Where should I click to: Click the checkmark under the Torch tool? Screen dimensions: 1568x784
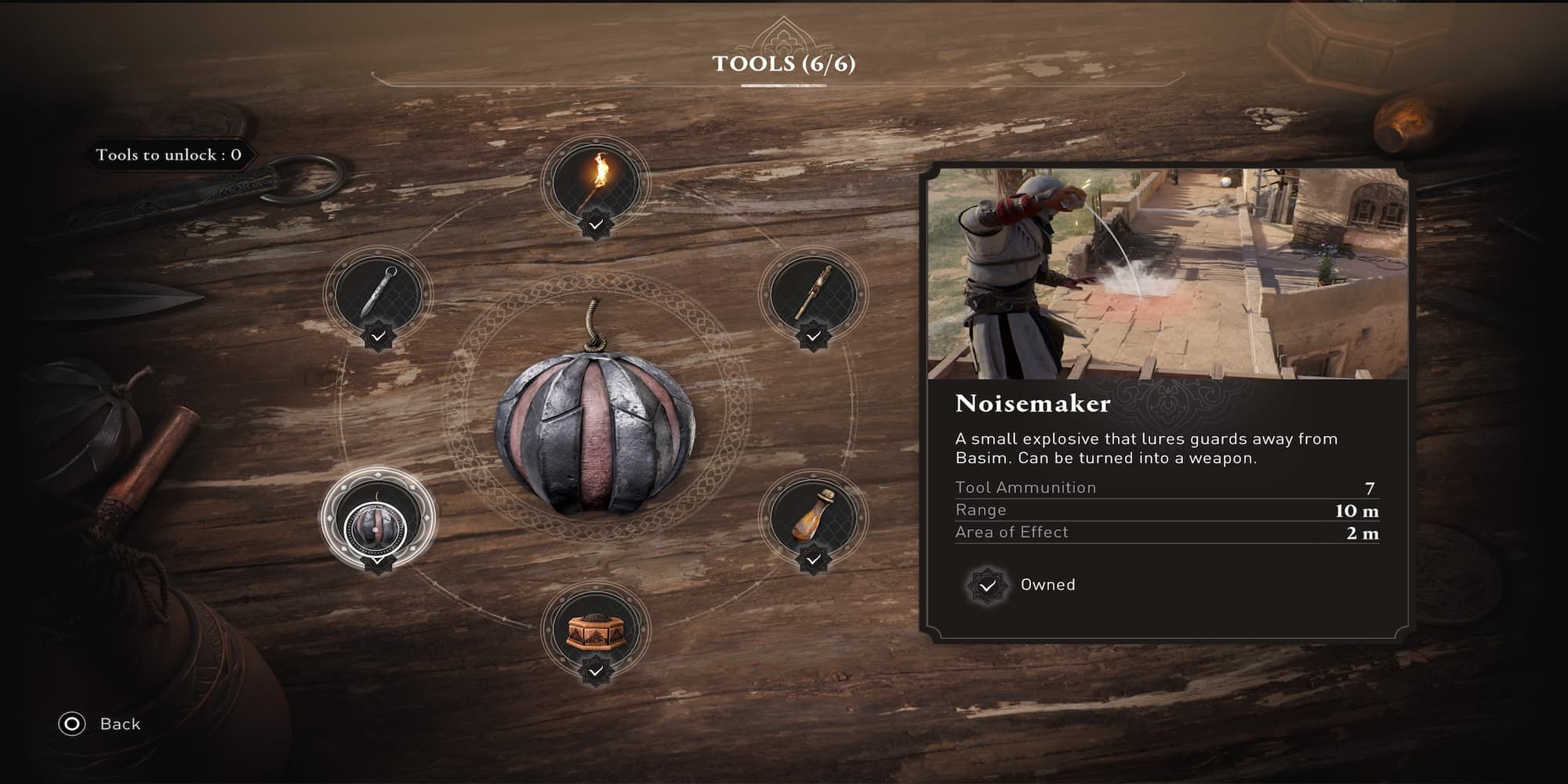click(597, 223)
